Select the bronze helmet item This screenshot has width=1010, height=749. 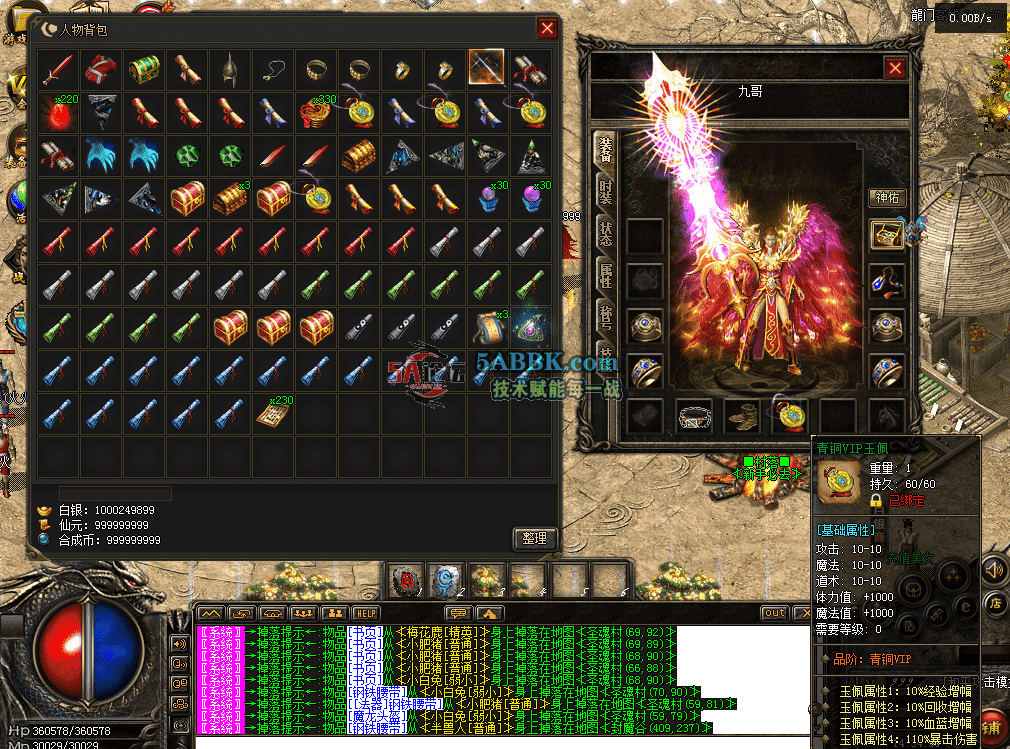pos(230,69)
